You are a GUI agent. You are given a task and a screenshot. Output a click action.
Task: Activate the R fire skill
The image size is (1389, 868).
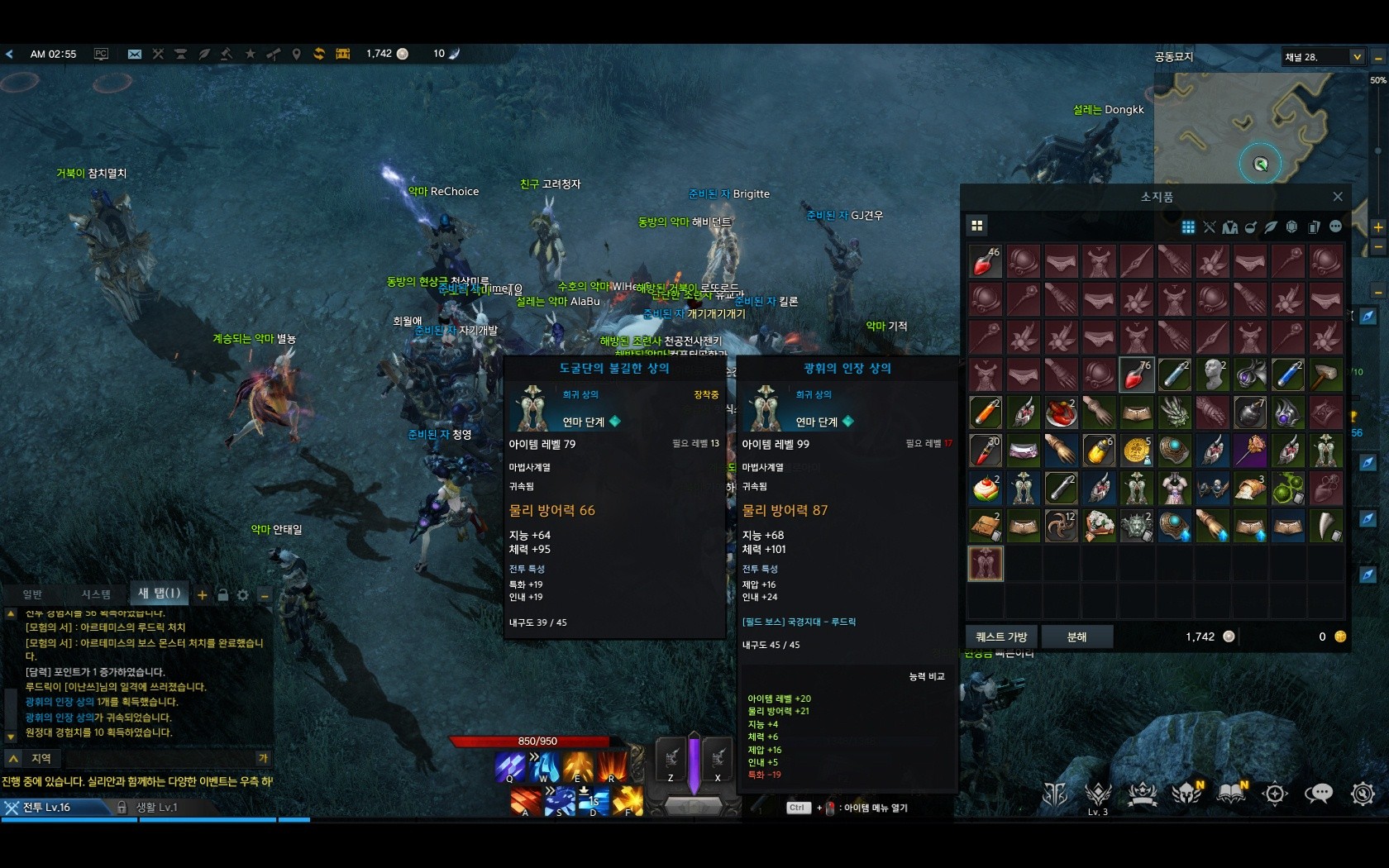coord(612,765)
